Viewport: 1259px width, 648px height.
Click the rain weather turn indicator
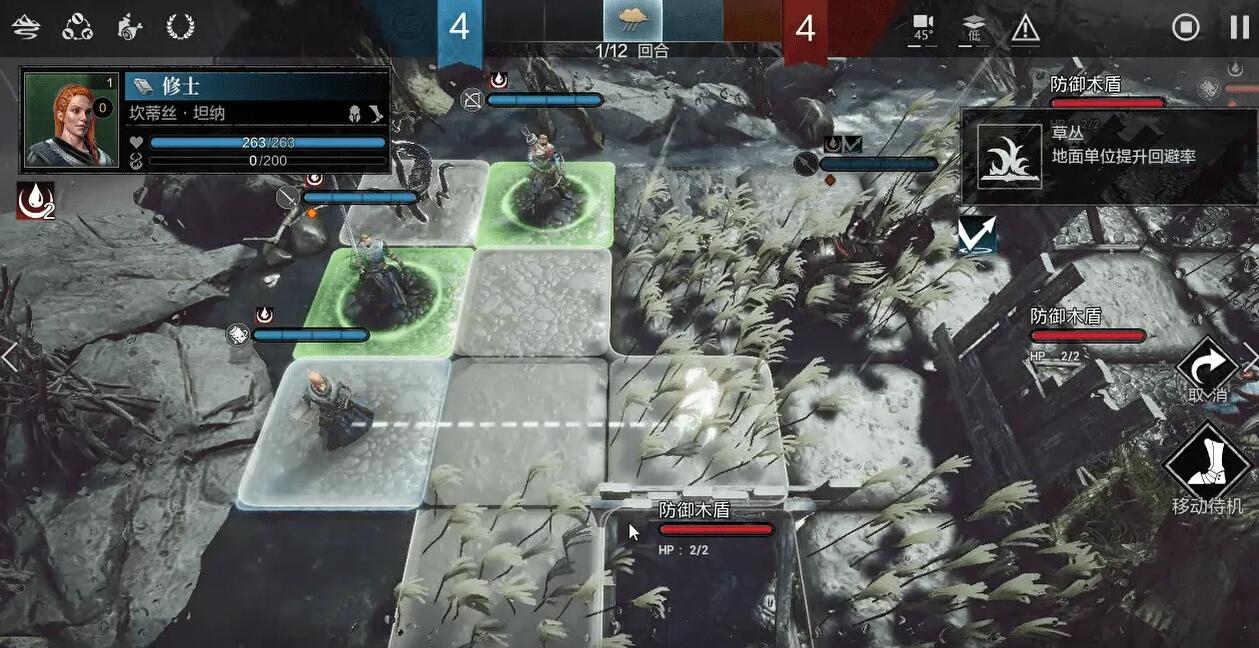(x=632, y=21)
